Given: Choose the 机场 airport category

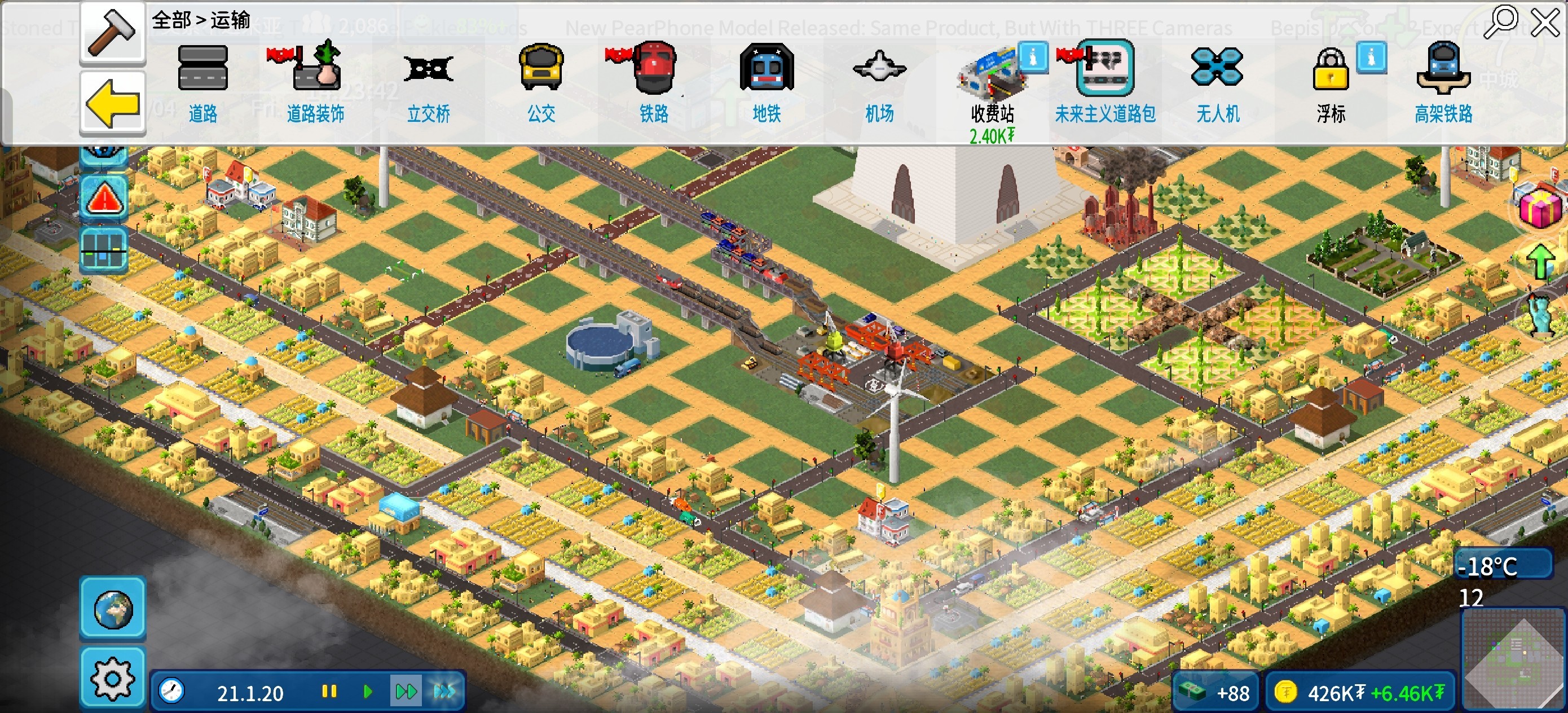Looking at the screenshot, I should [x=879, y=82].
